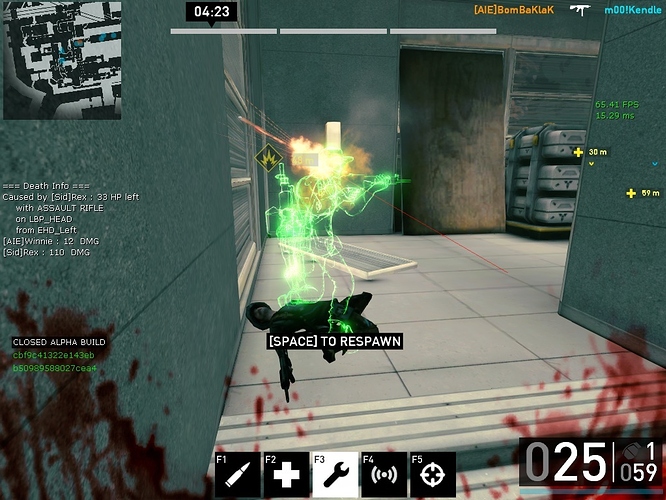Pick the crosshair target slot
The height and width of the screenshot is (500, 666).
click(x=432, y=475)
